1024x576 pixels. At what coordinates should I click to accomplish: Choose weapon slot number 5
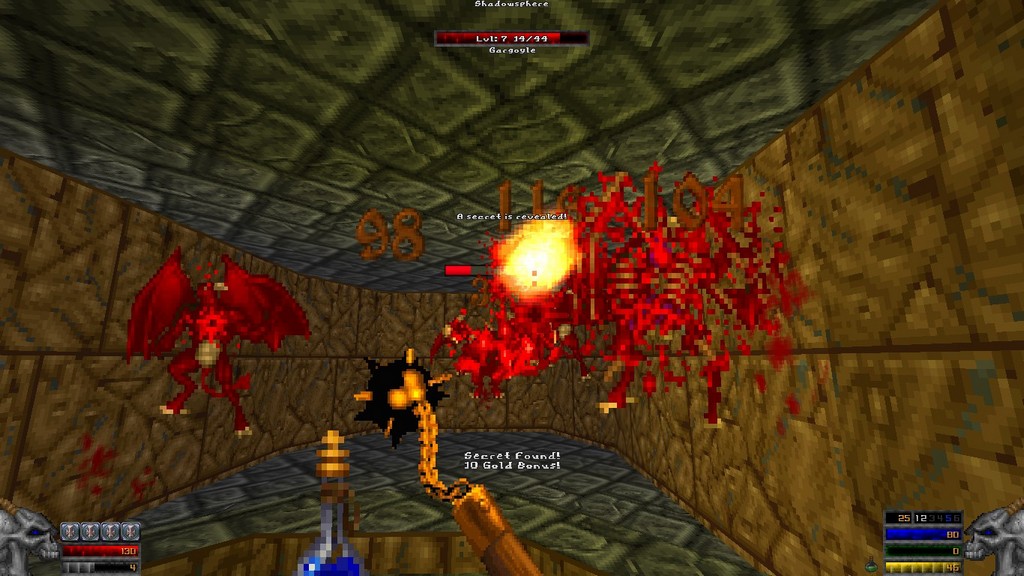[x=949, y=518]
